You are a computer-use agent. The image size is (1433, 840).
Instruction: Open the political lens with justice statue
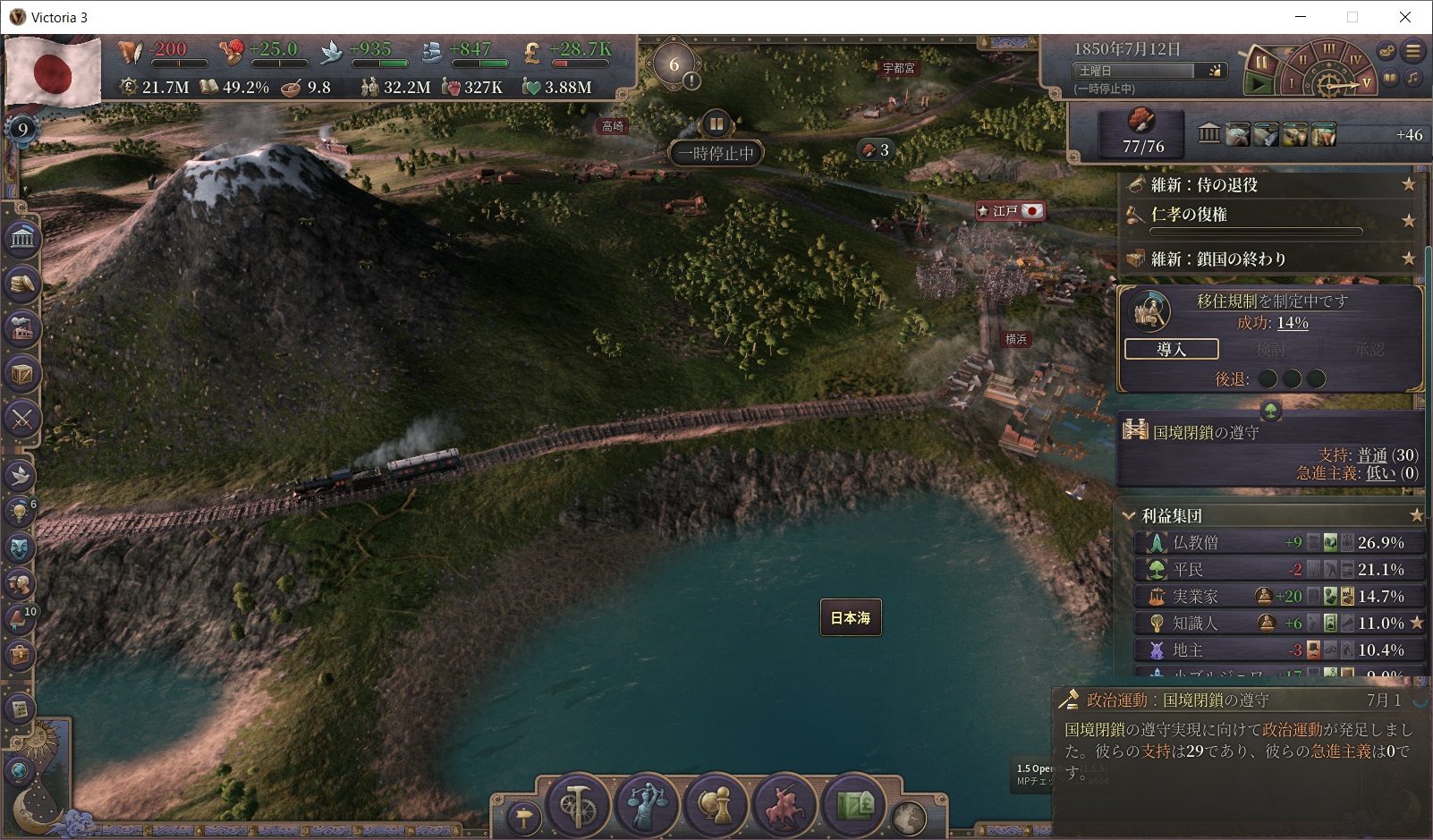pyautogui.click(x=647, y=806)
